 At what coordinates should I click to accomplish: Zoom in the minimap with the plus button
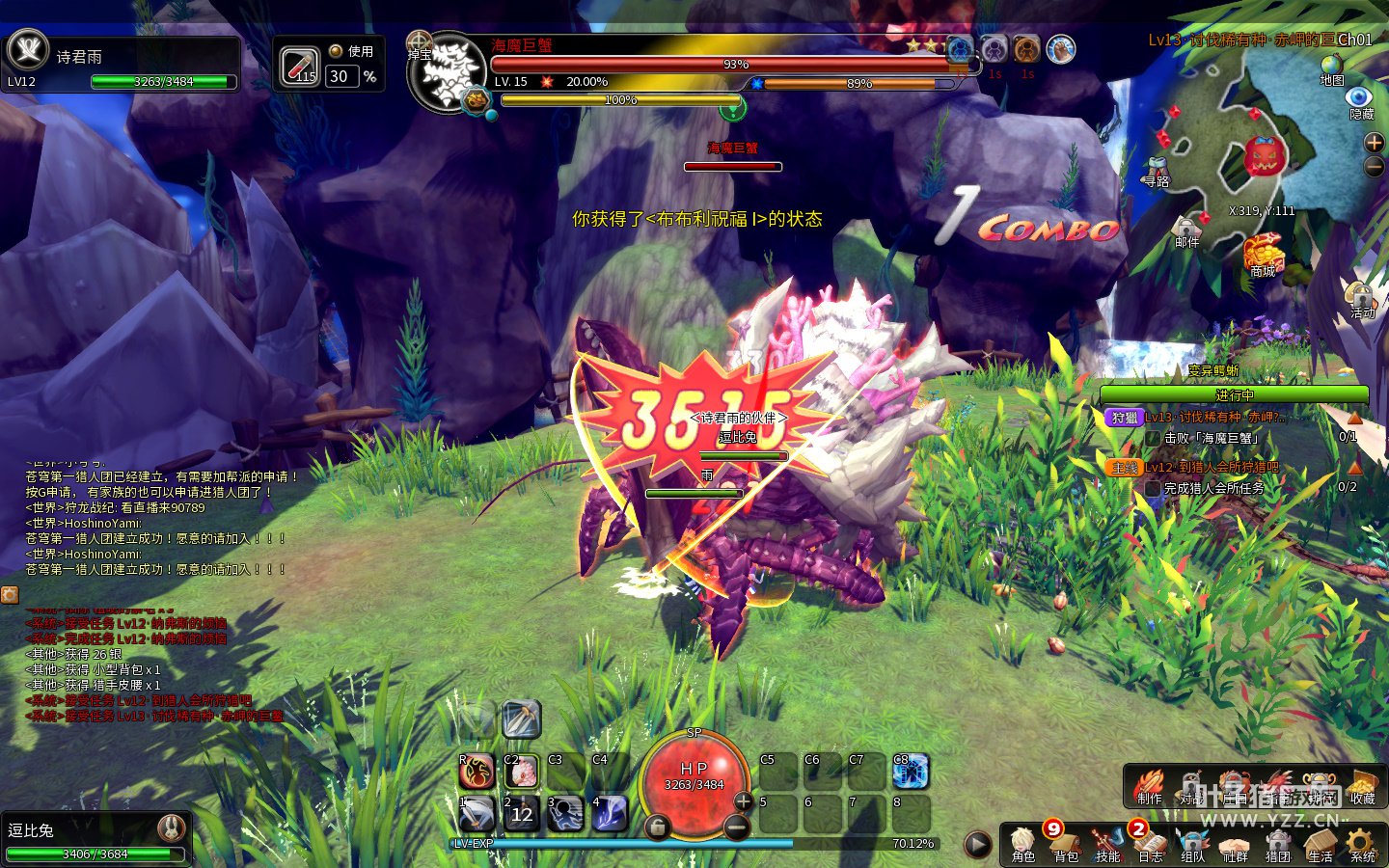(1374, 143)
